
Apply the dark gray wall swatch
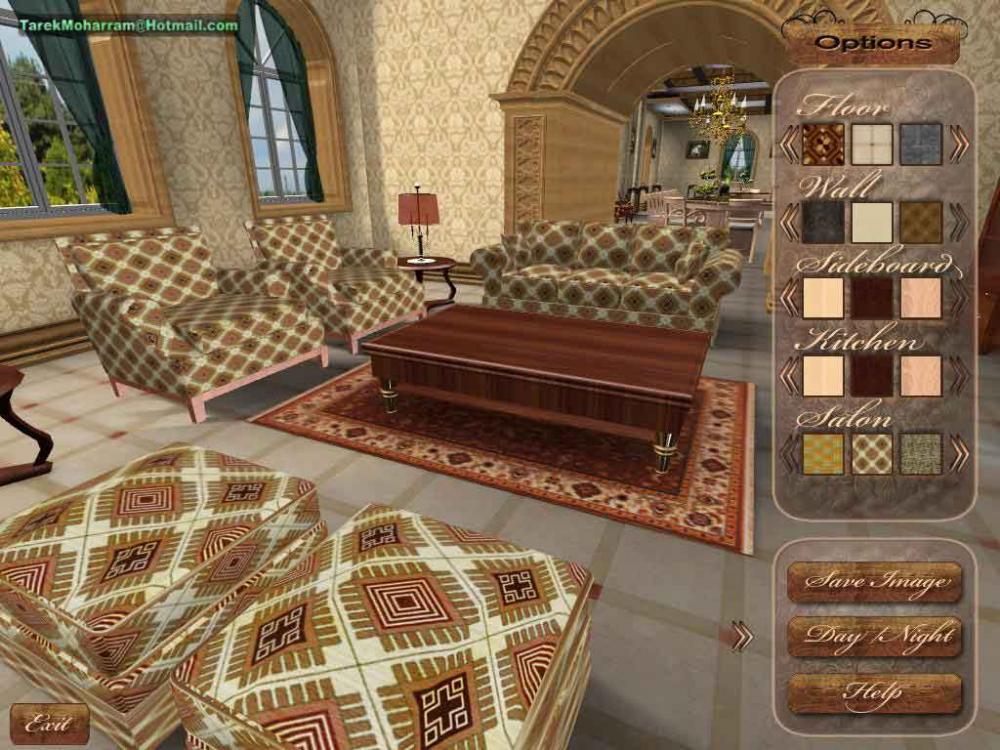[823, 222]
